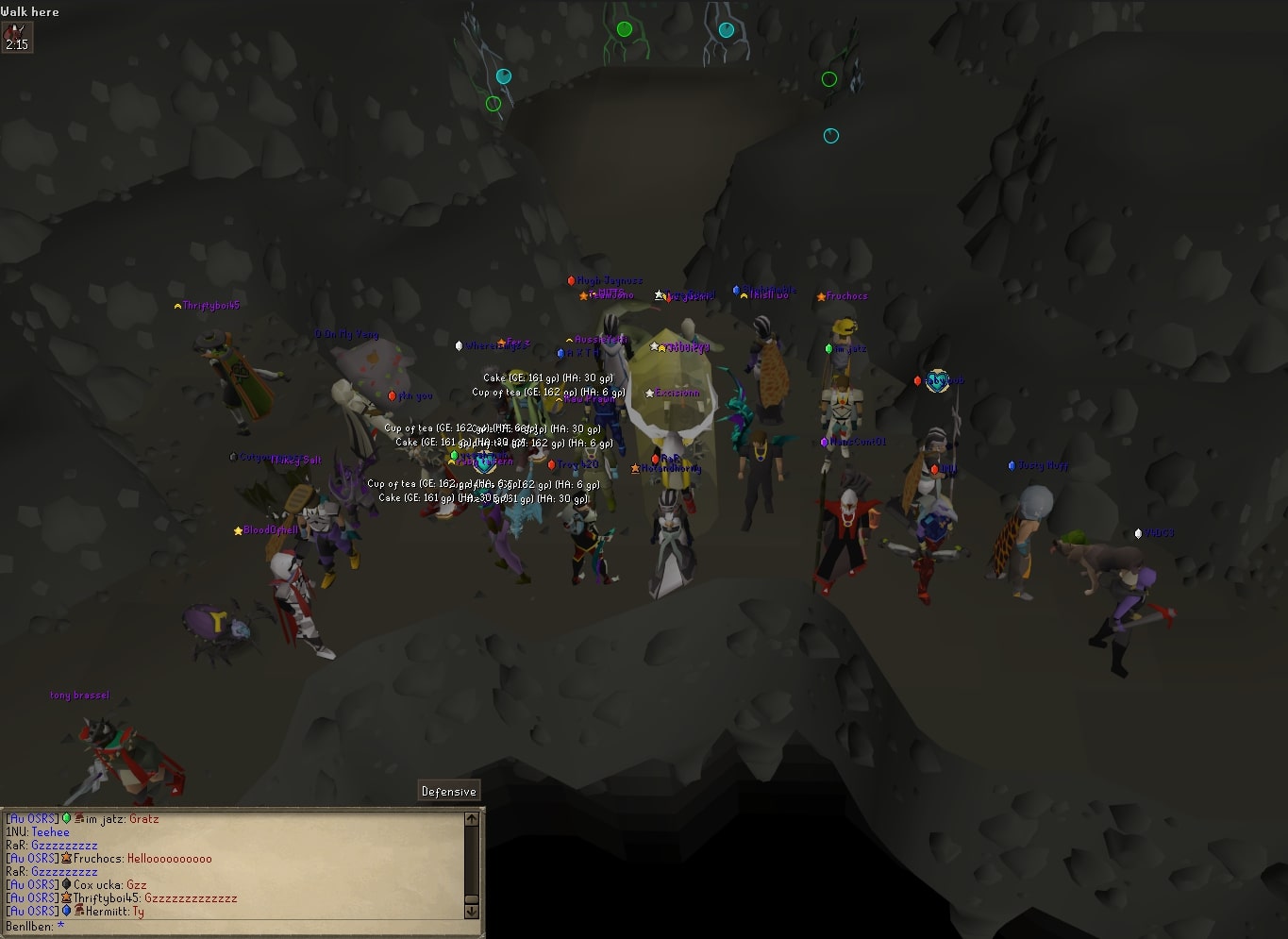Click the green gem rank icon beside im jatz
This screenshot has height=939, width=1288.
(x=66, y=818)
